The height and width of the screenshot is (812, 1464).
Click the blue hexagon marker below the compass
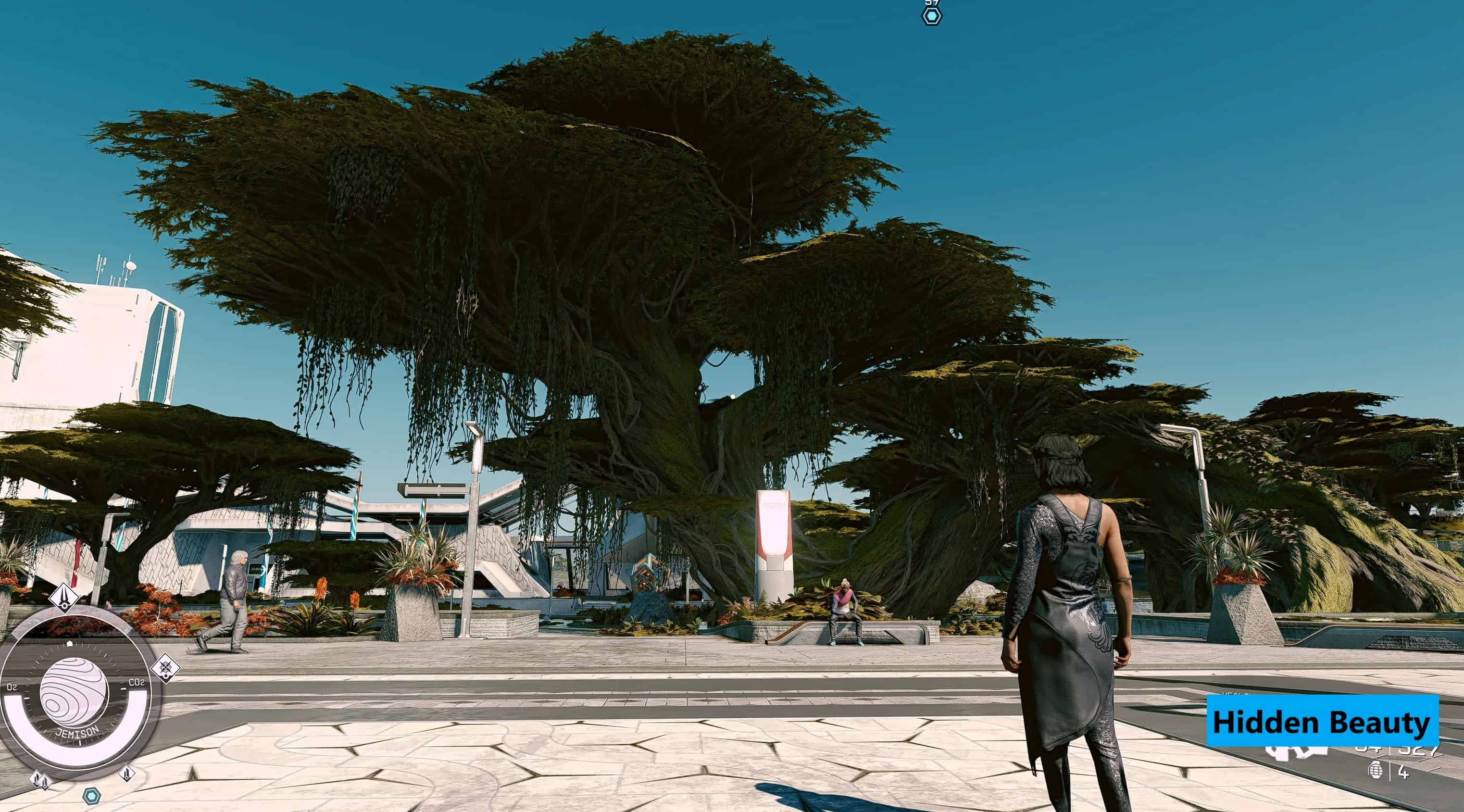(x=90, y=796)
